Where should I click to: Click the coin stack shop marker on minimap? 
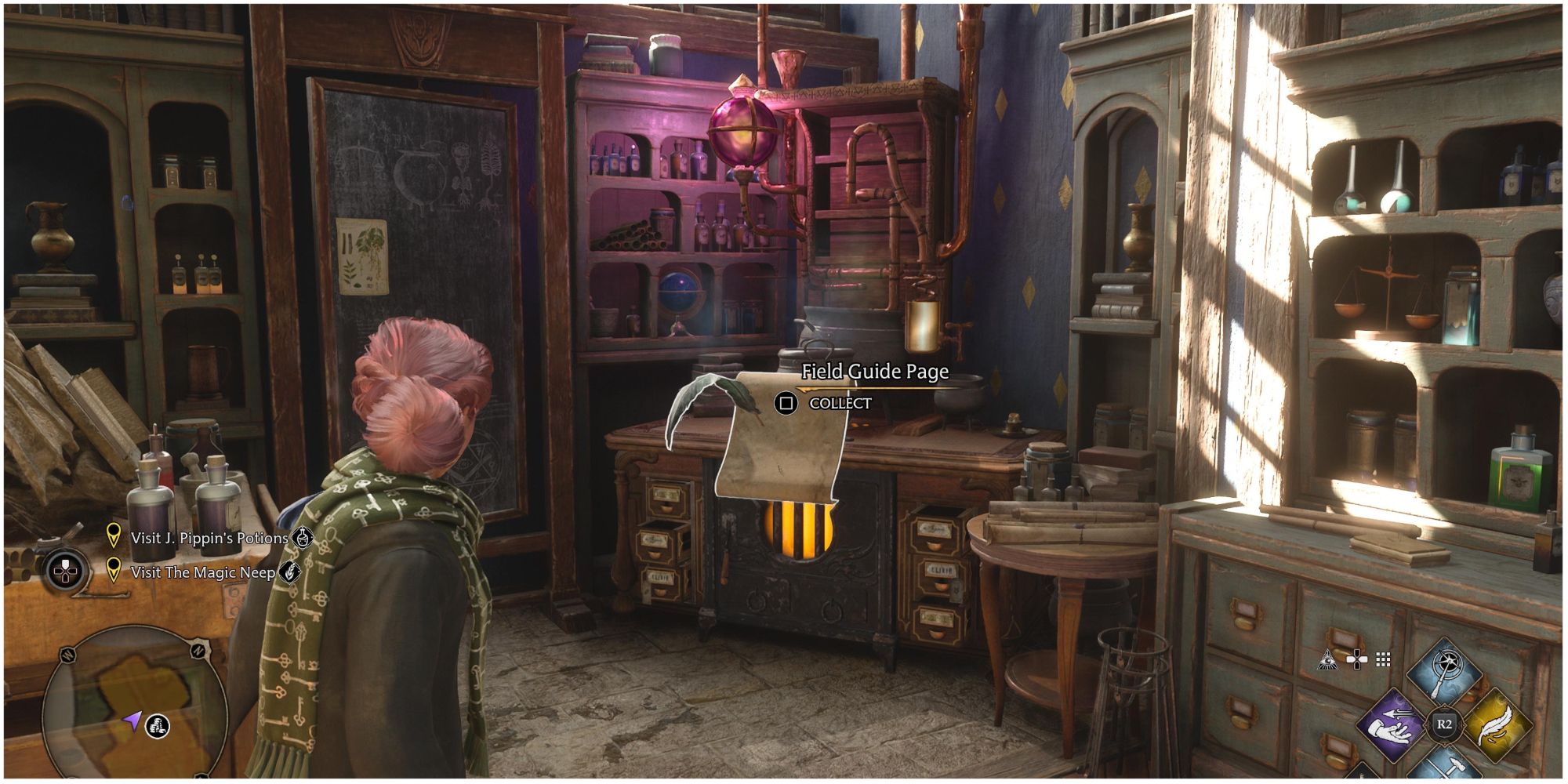(x=158, y=726)
